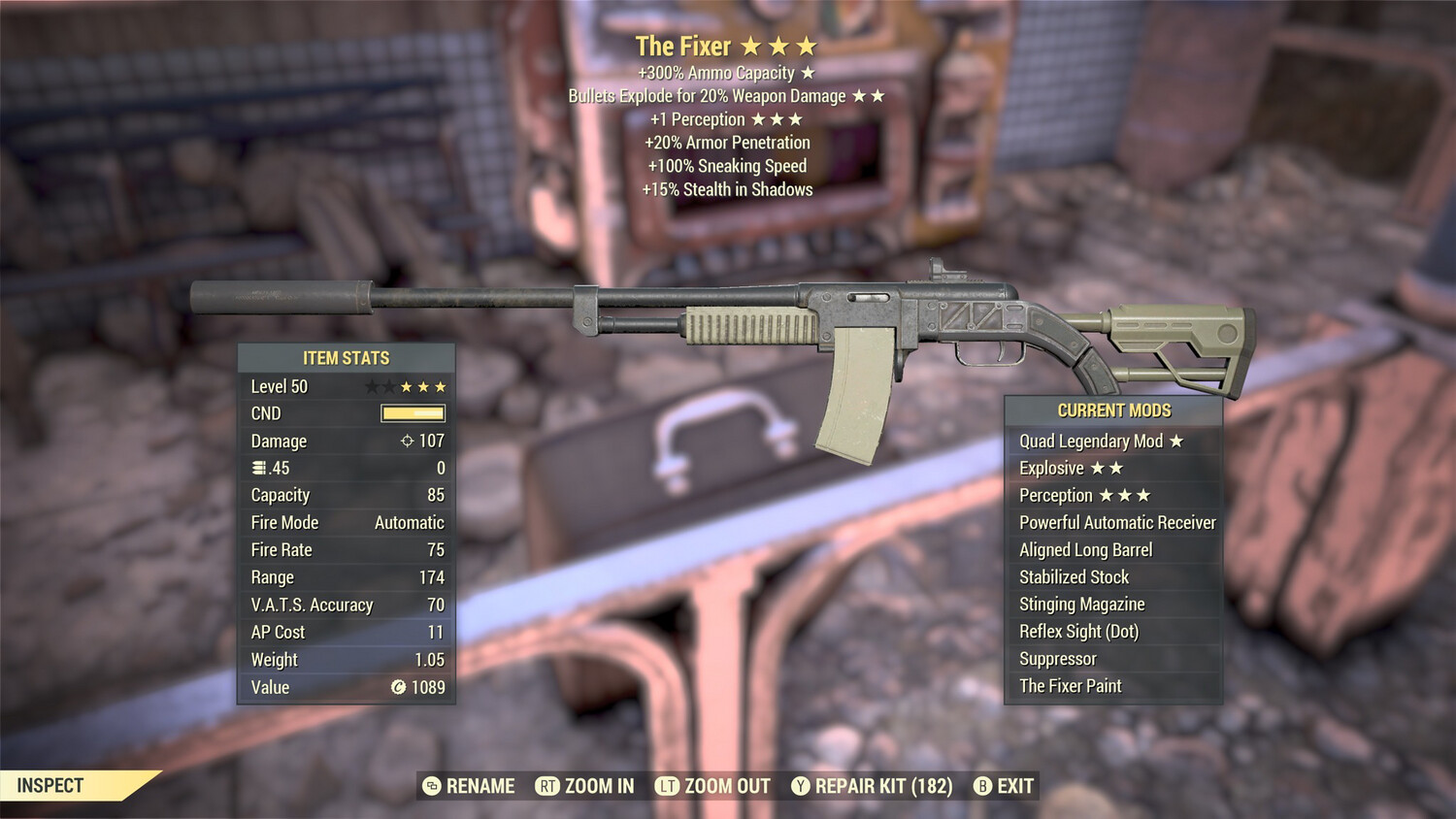Select the Suppressor entry in Current Mods

pos(1056,658)
